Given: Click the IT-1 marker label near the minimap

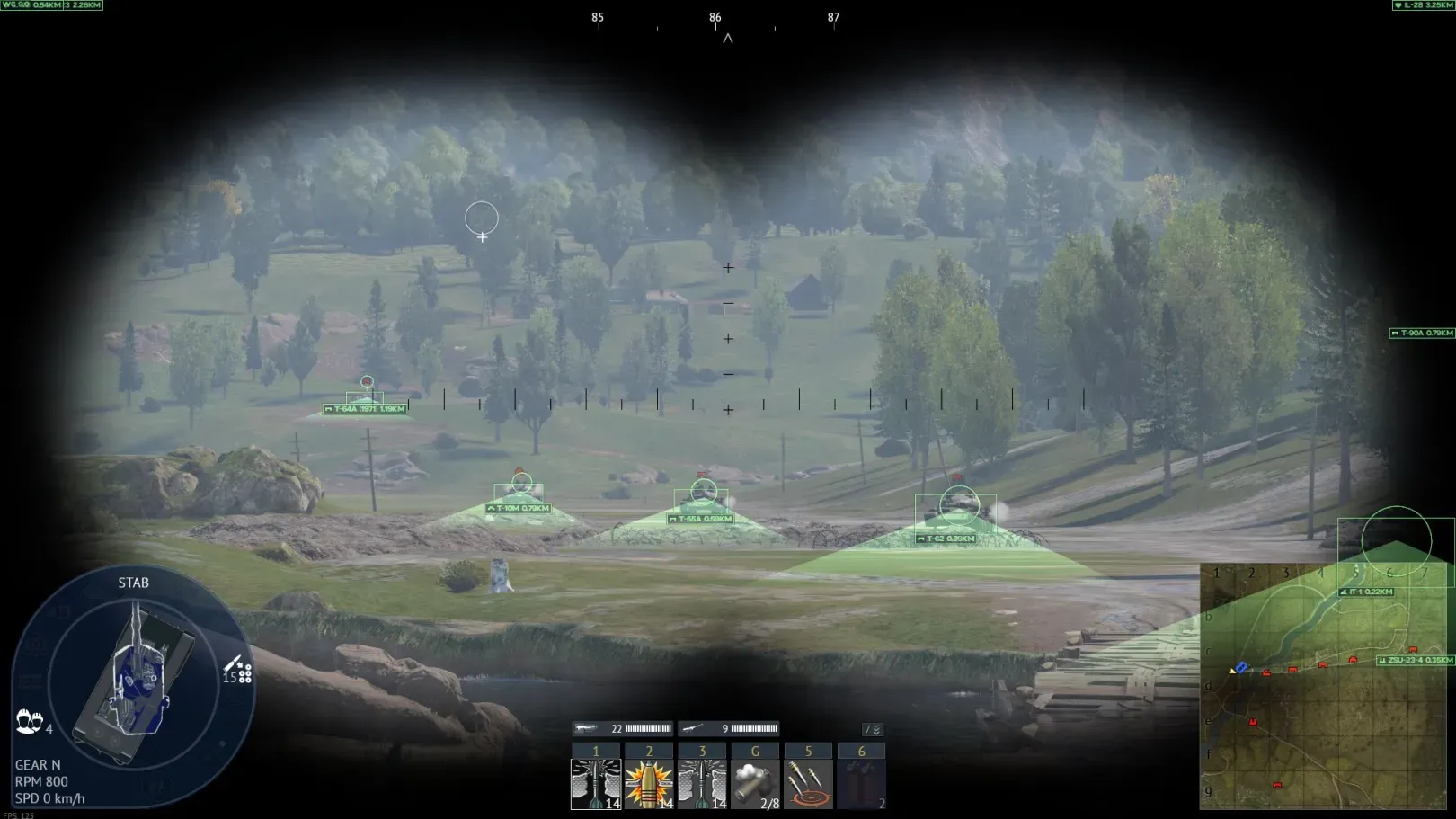Looking at the screenshot, I should 1367,592.
